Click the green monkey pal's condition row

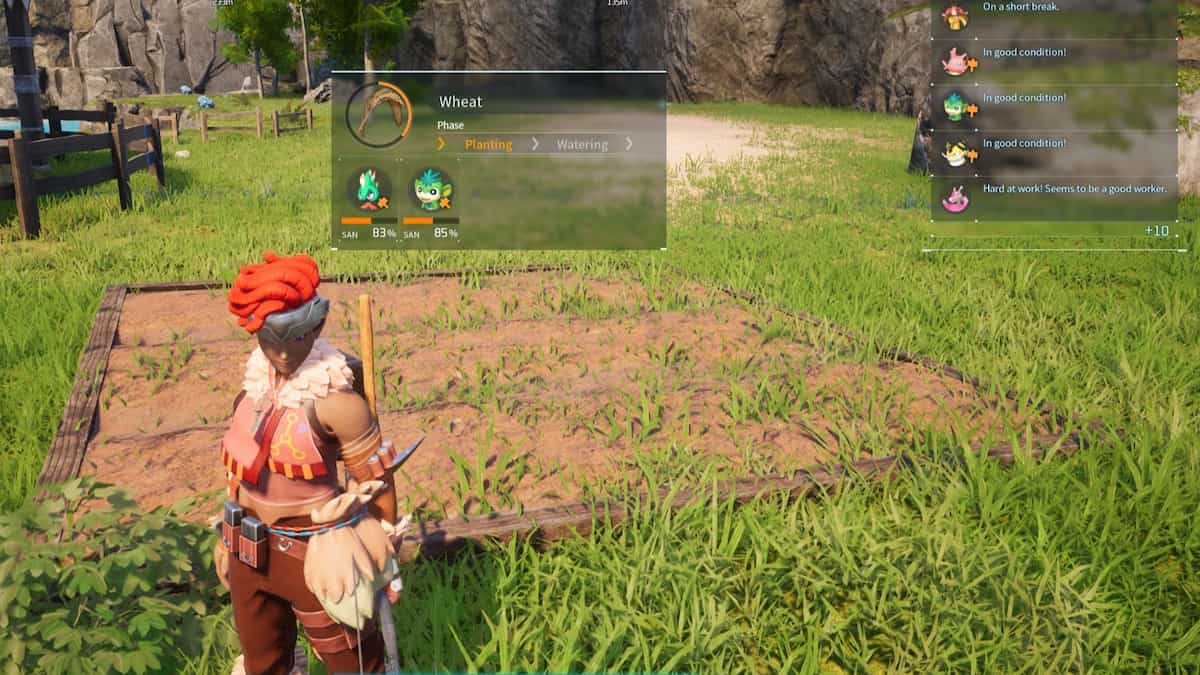1053,107
